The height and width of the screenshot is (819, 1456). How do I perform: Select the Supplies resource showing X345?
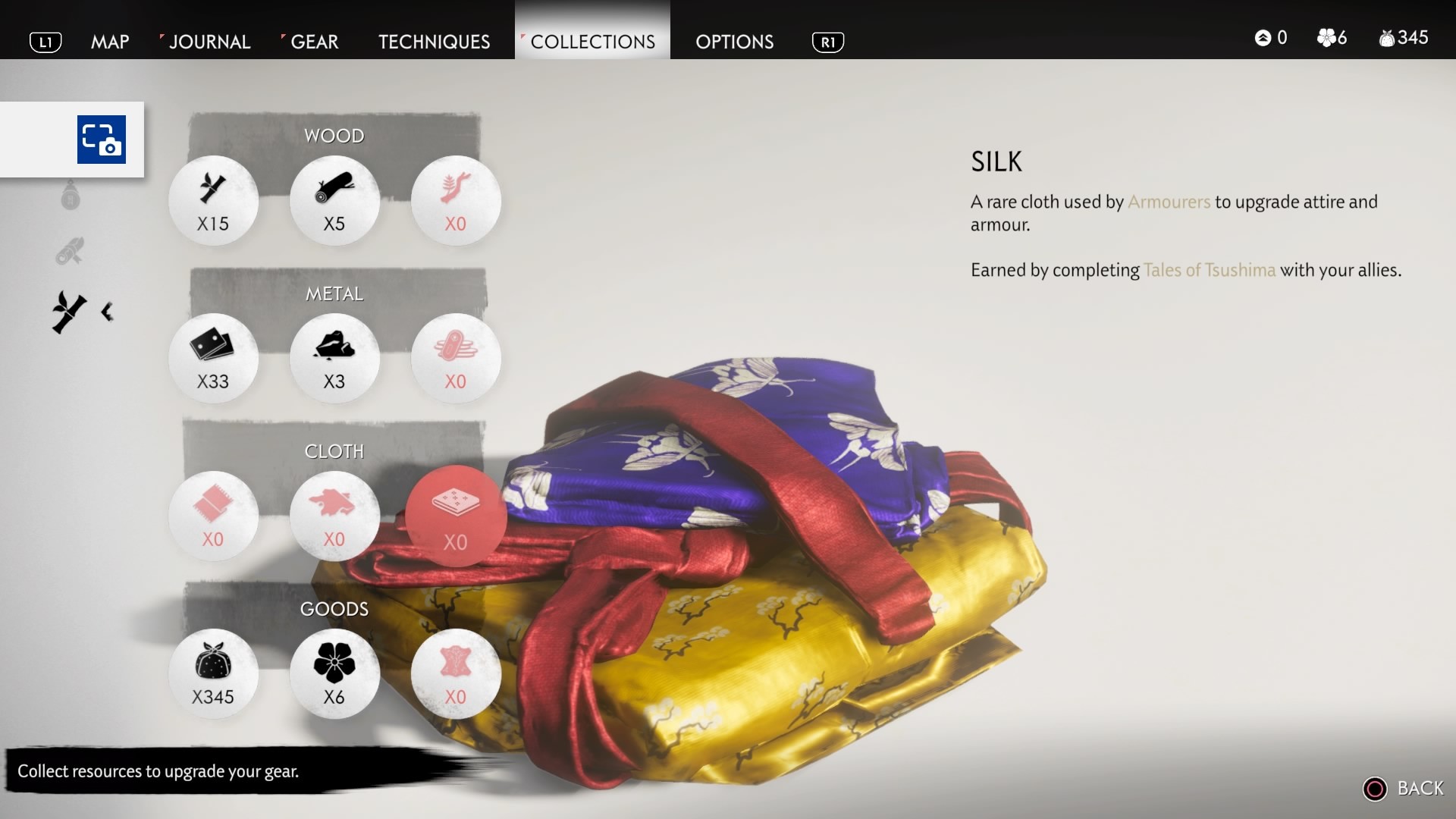[x=213, y=673]
